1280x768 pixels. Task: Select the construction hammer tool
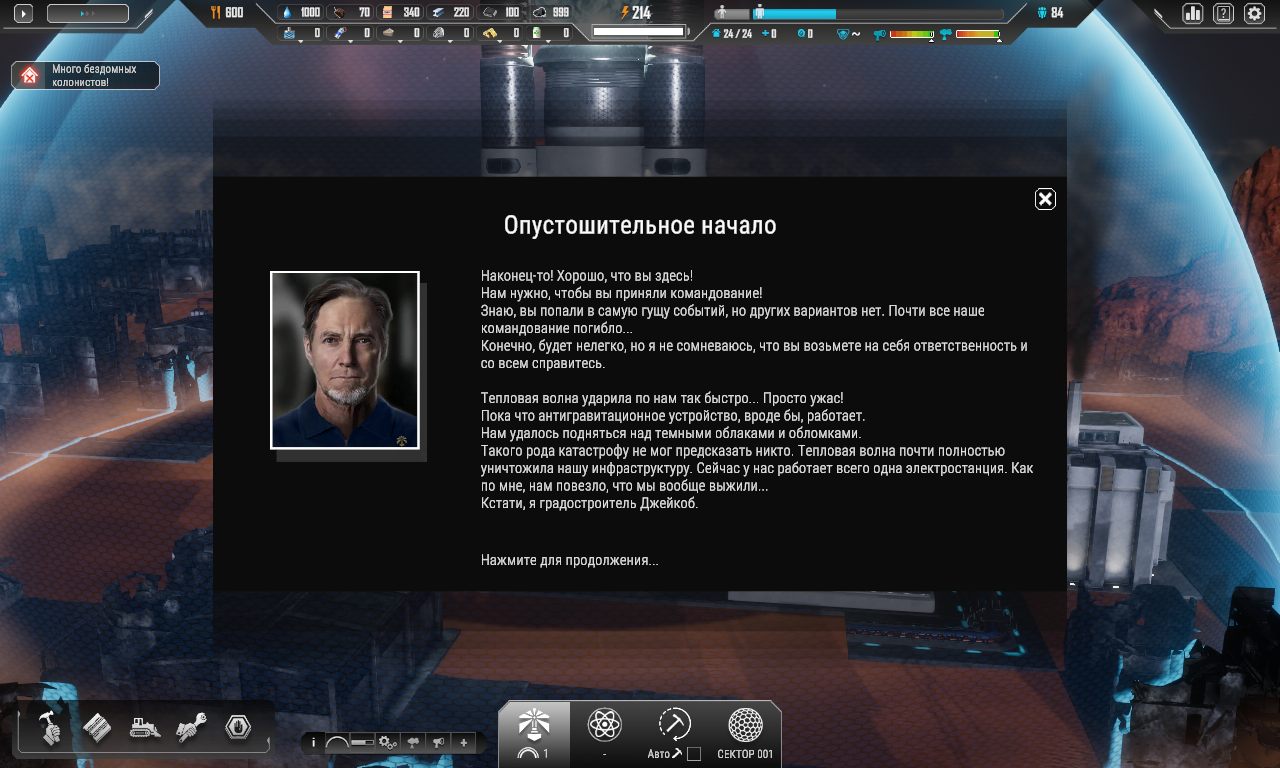click(50, 729)
